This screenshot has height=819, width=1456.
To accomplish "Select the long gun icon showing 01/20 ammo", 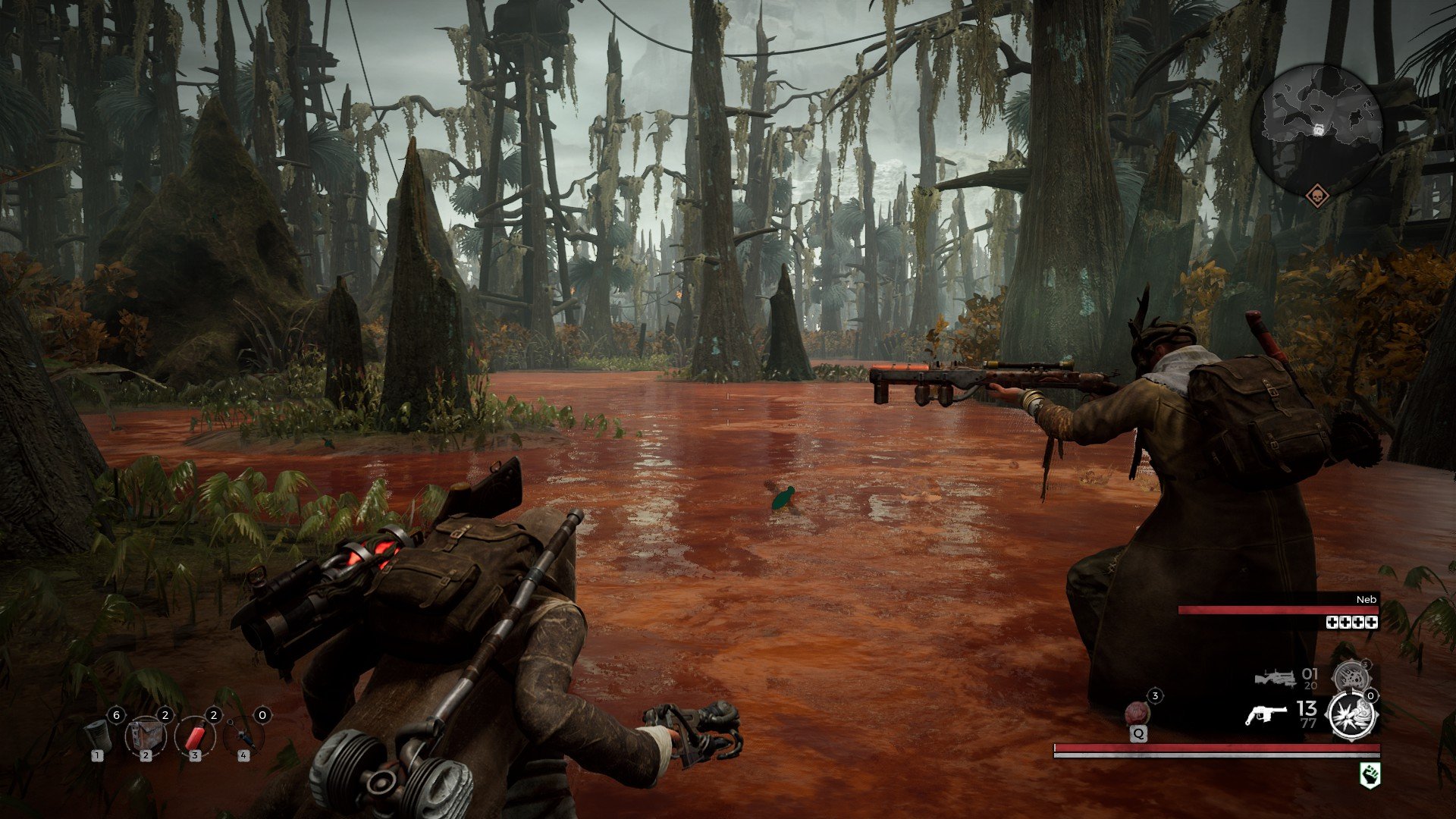I will tap(1276, 679).
